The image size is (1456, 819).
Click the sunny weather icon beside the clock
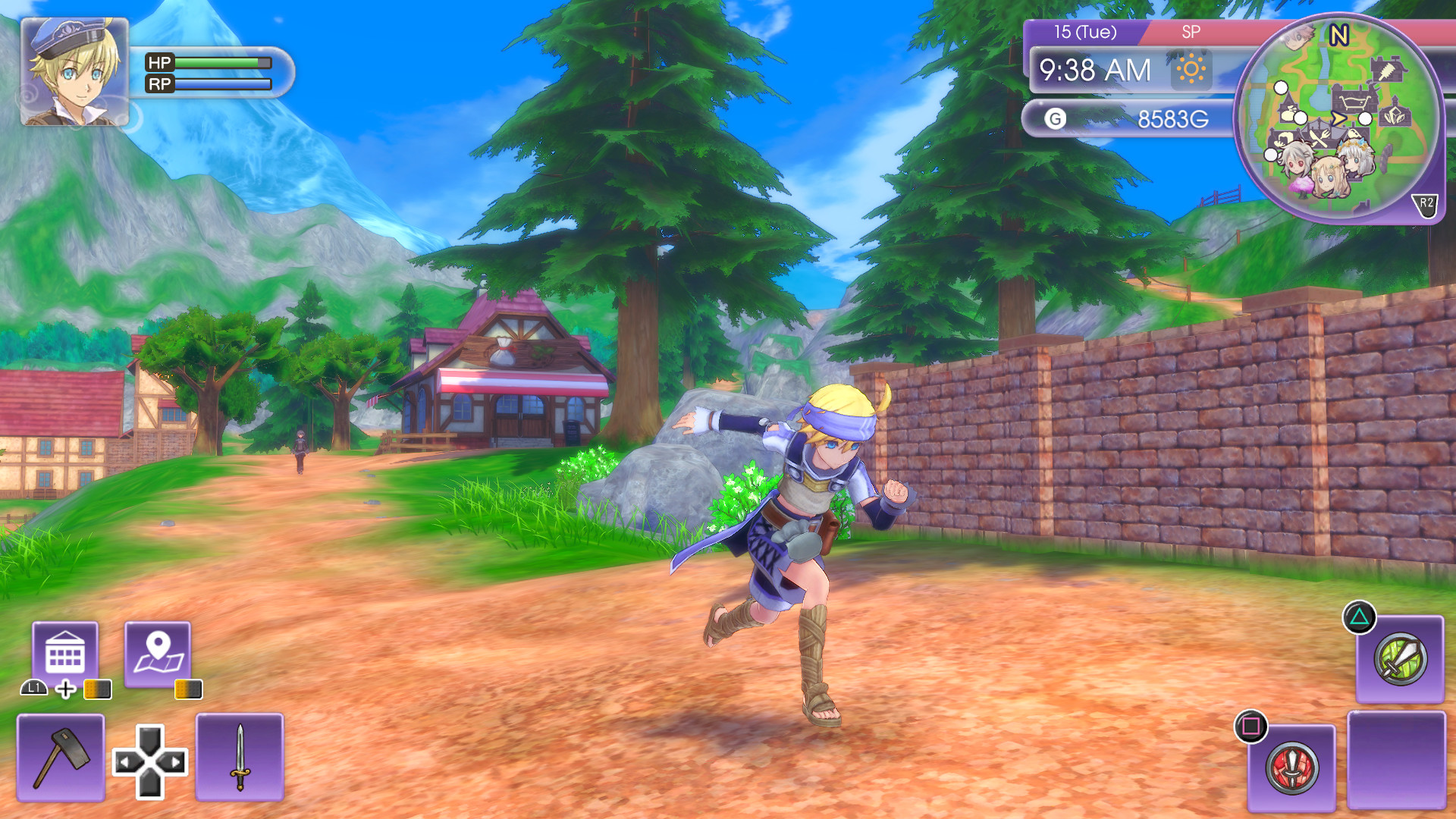(x=1189, y=69)
